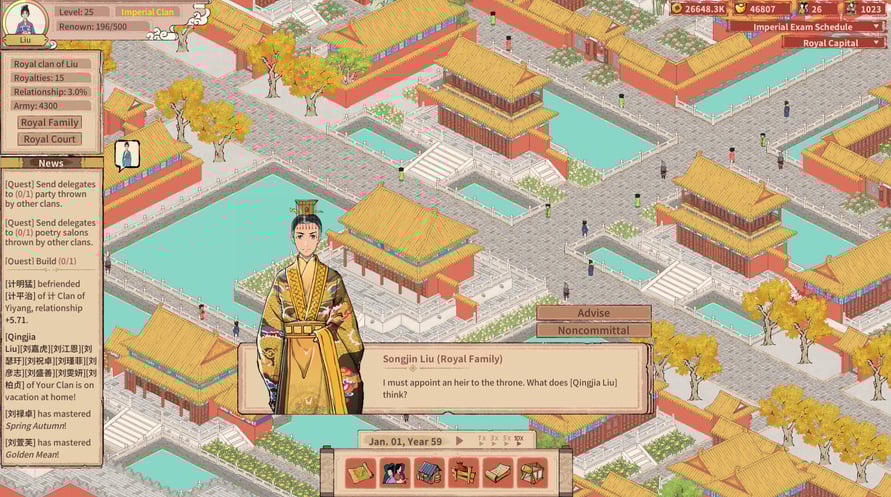Set game speed to 10X
This screenshot has width=891, height=497.
[518, 439]
